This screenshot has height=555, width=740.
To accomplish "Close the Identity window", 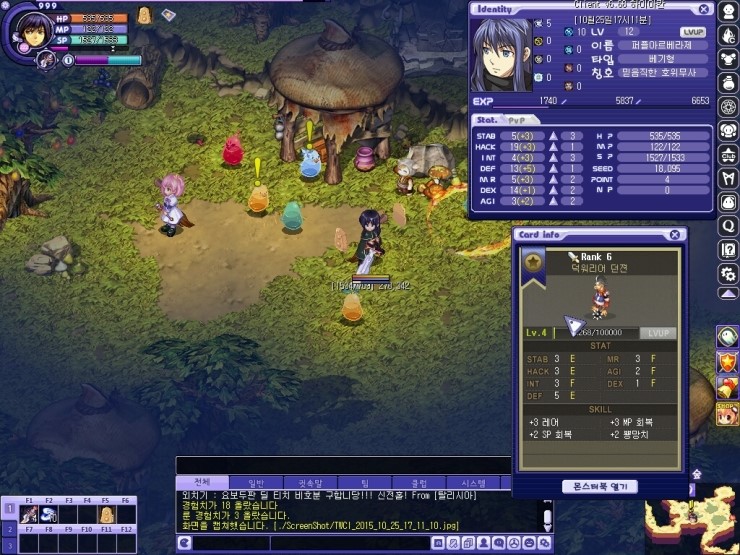I will point(702,9).
